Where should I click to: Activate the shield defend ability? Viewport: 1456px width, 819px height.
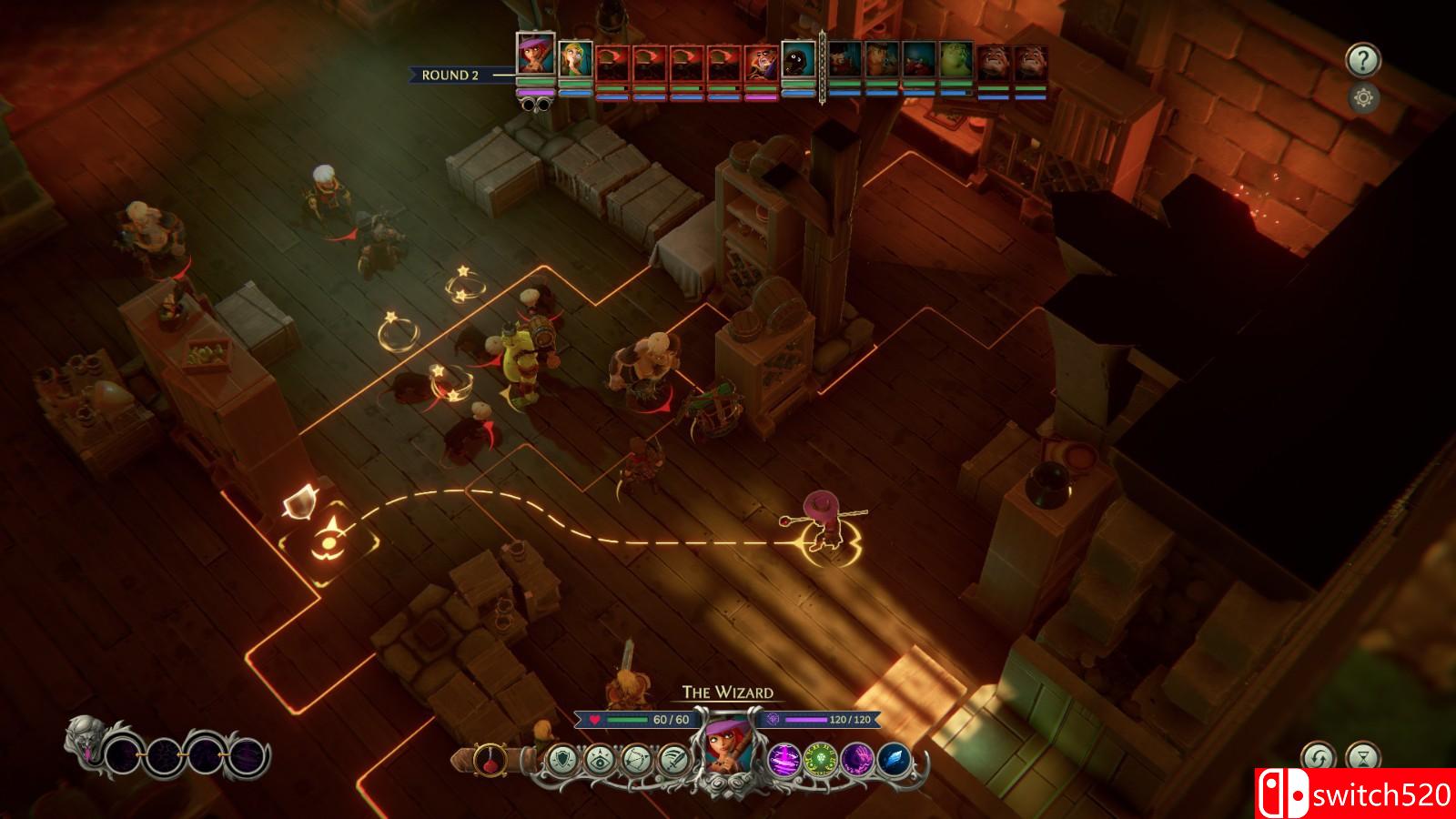tap(563, 758)
